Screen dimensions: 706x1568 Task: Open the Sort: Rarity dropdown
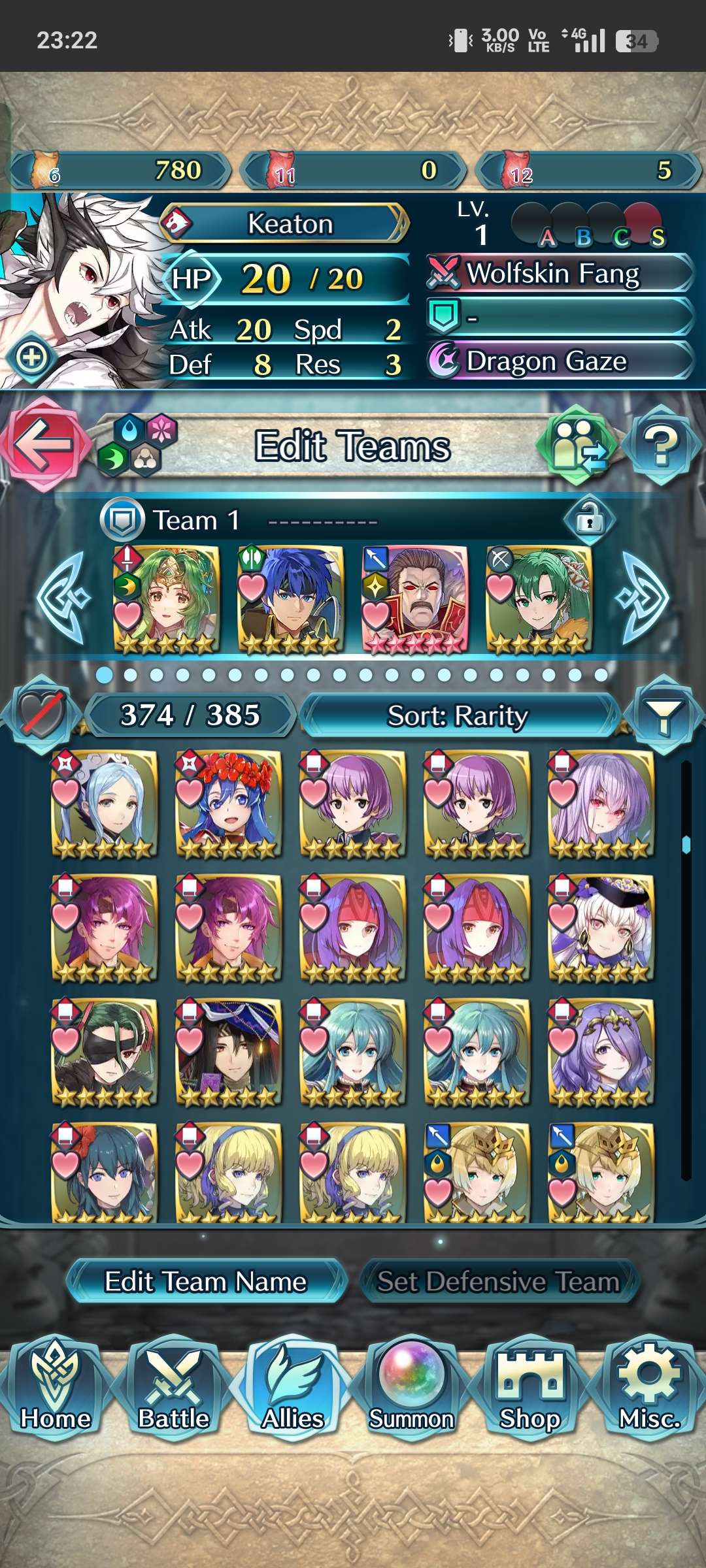point(458,715)
